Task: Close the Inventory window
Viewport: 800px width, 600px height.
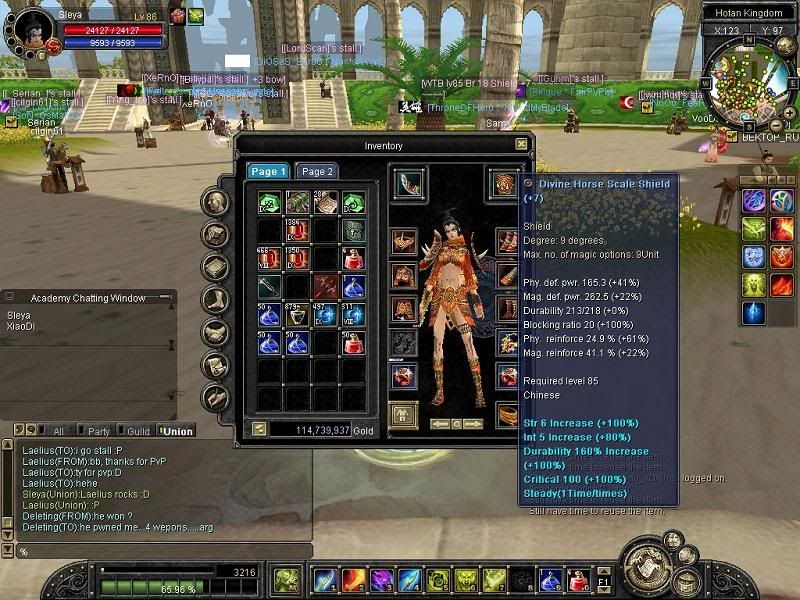Action: tap(521, 144)
